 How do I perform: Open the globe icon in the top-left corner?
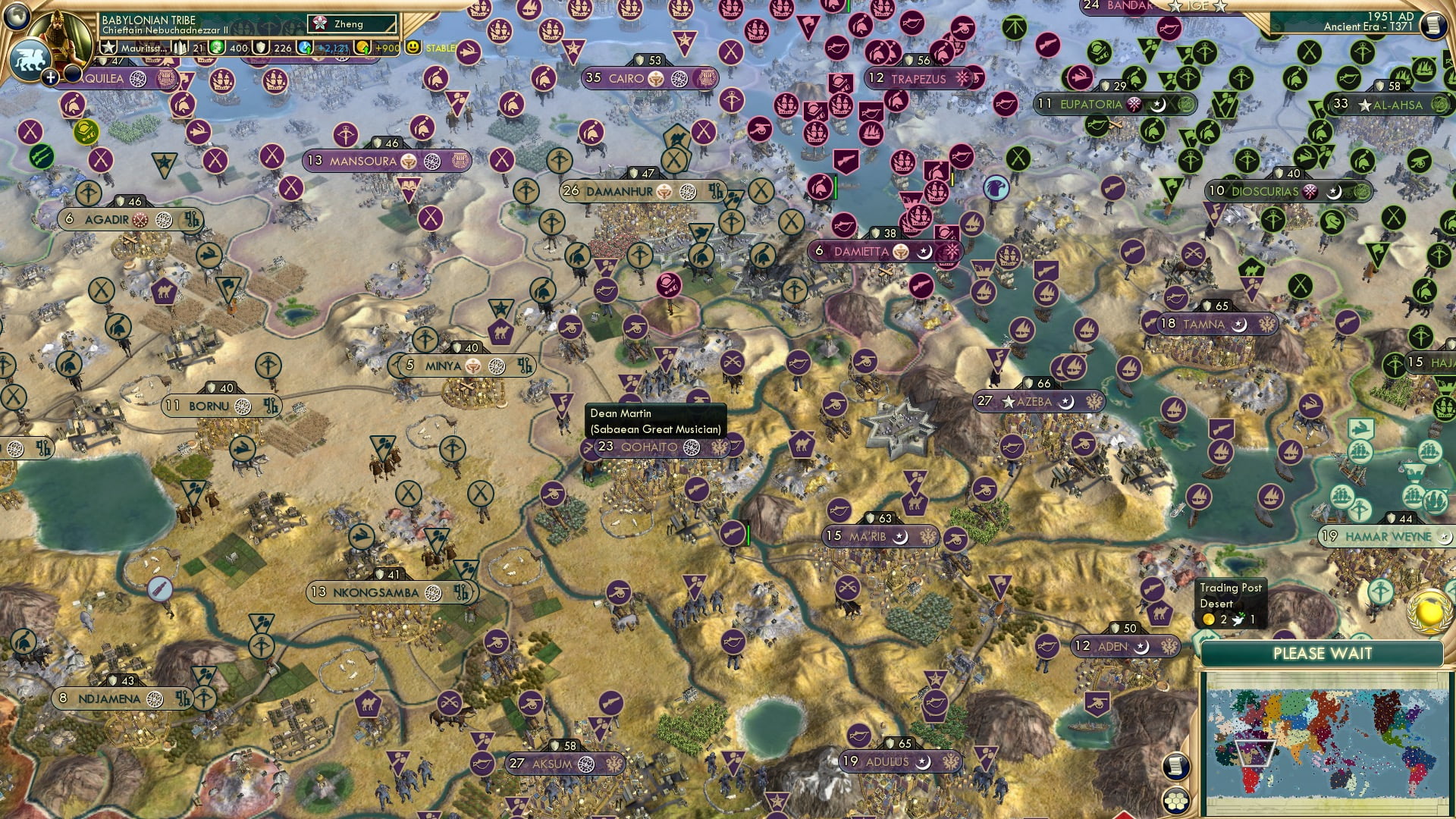17,15
